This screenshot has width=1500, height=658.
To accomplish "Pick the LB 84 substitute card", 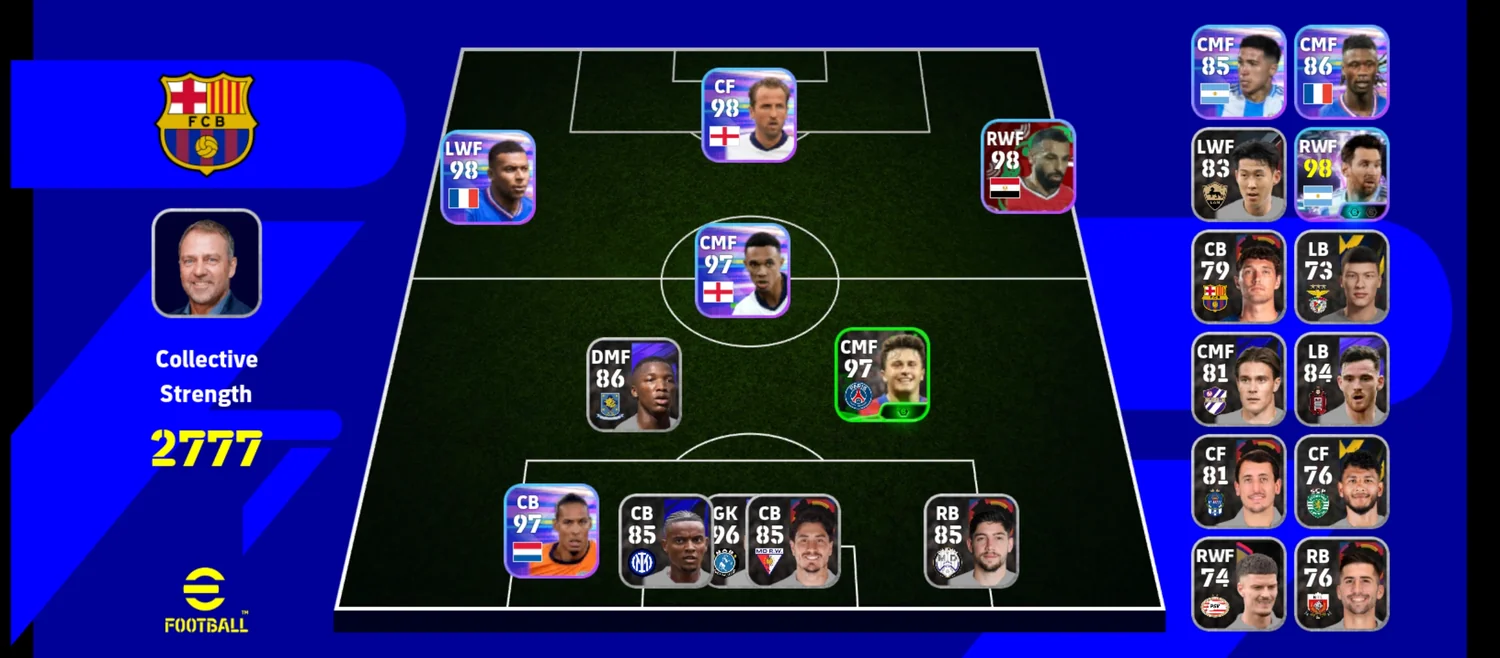I will coord(1341,380).
